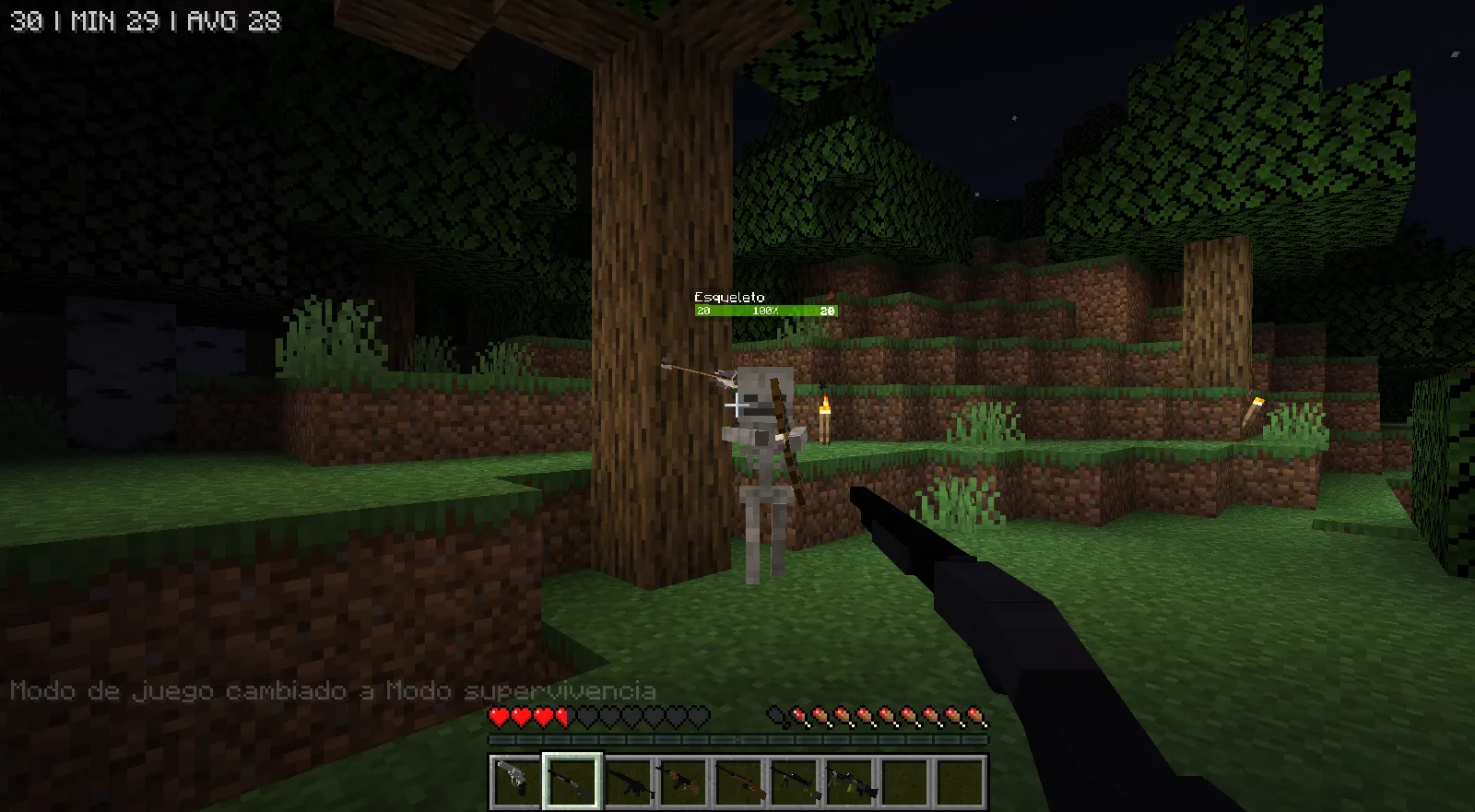This screenshot has width=1475, height=812.
Task: Click the depleted hunger drumstick icon
Action: point(777,715)
